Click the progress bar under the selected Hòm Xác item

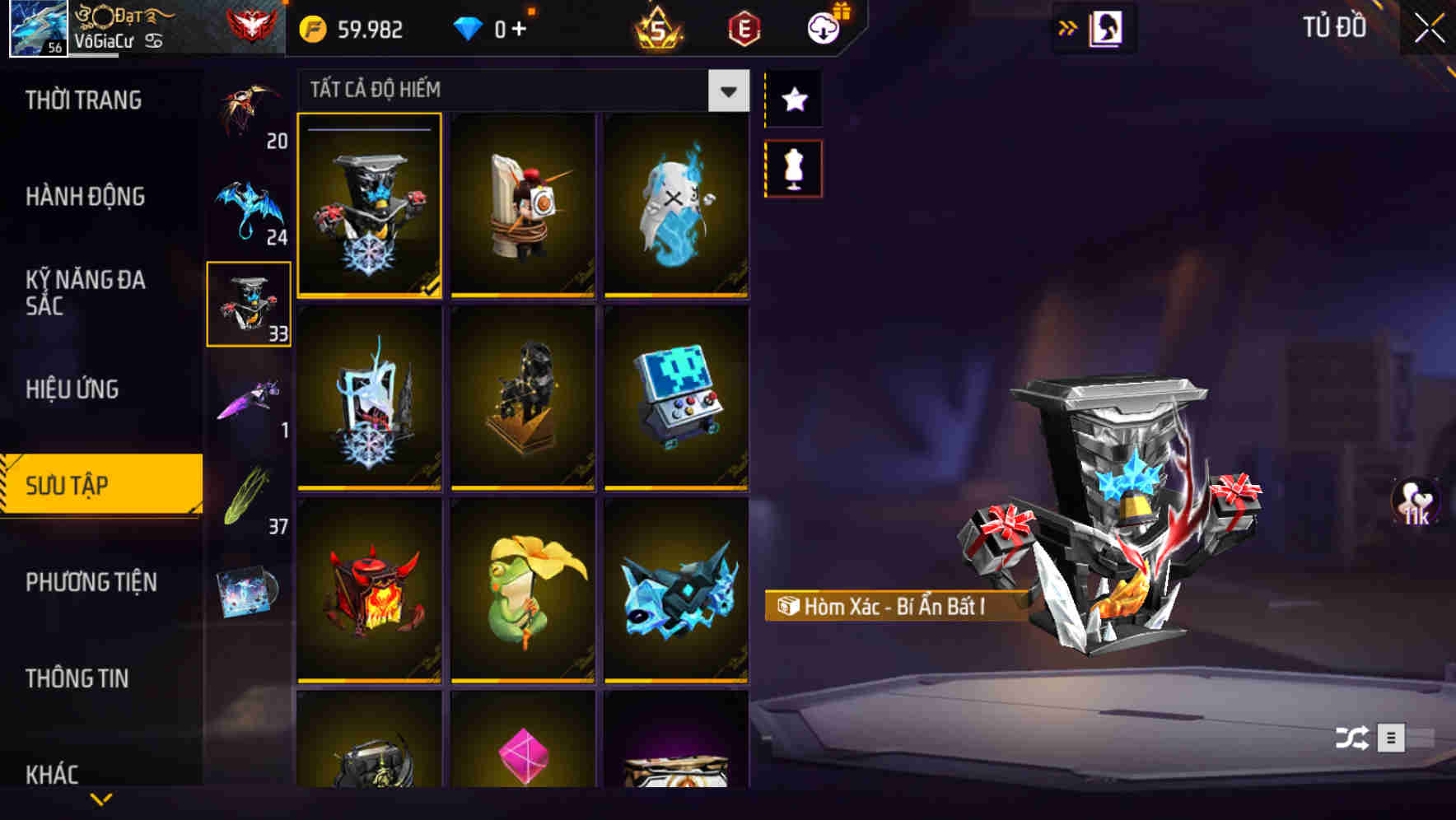(369, 295)
